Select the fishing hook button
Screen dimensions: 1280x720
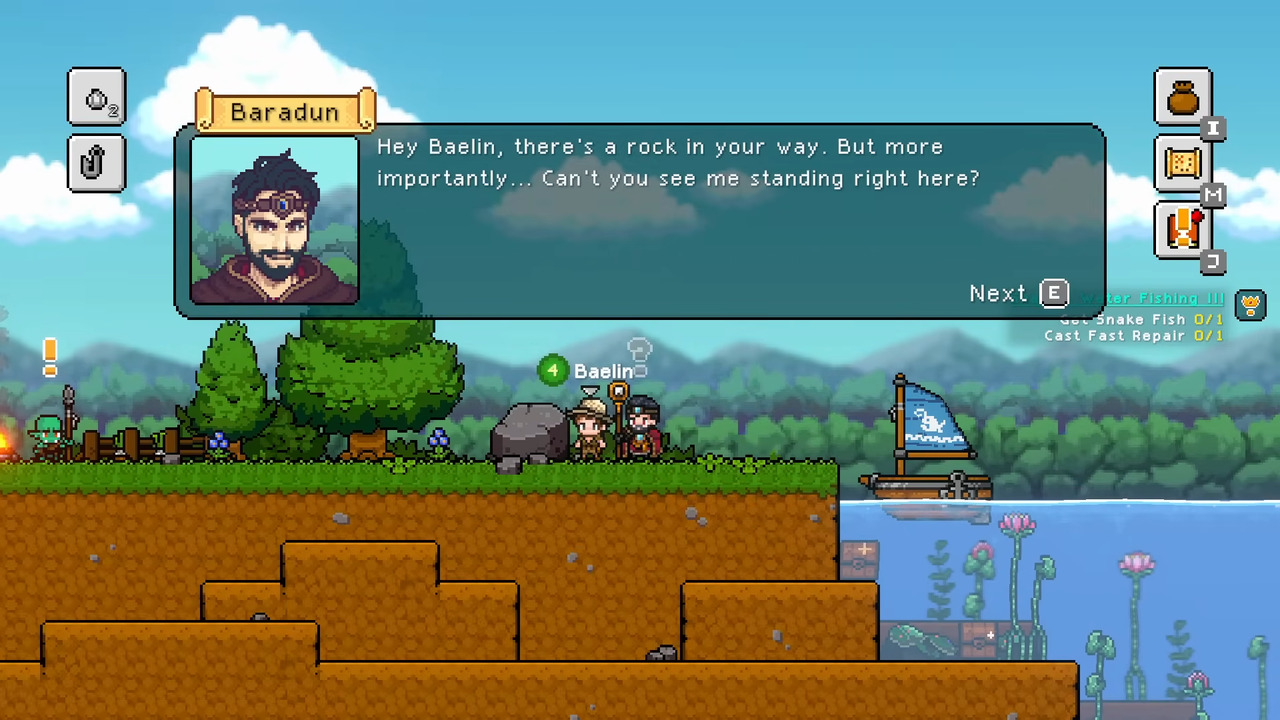(97, 162)
